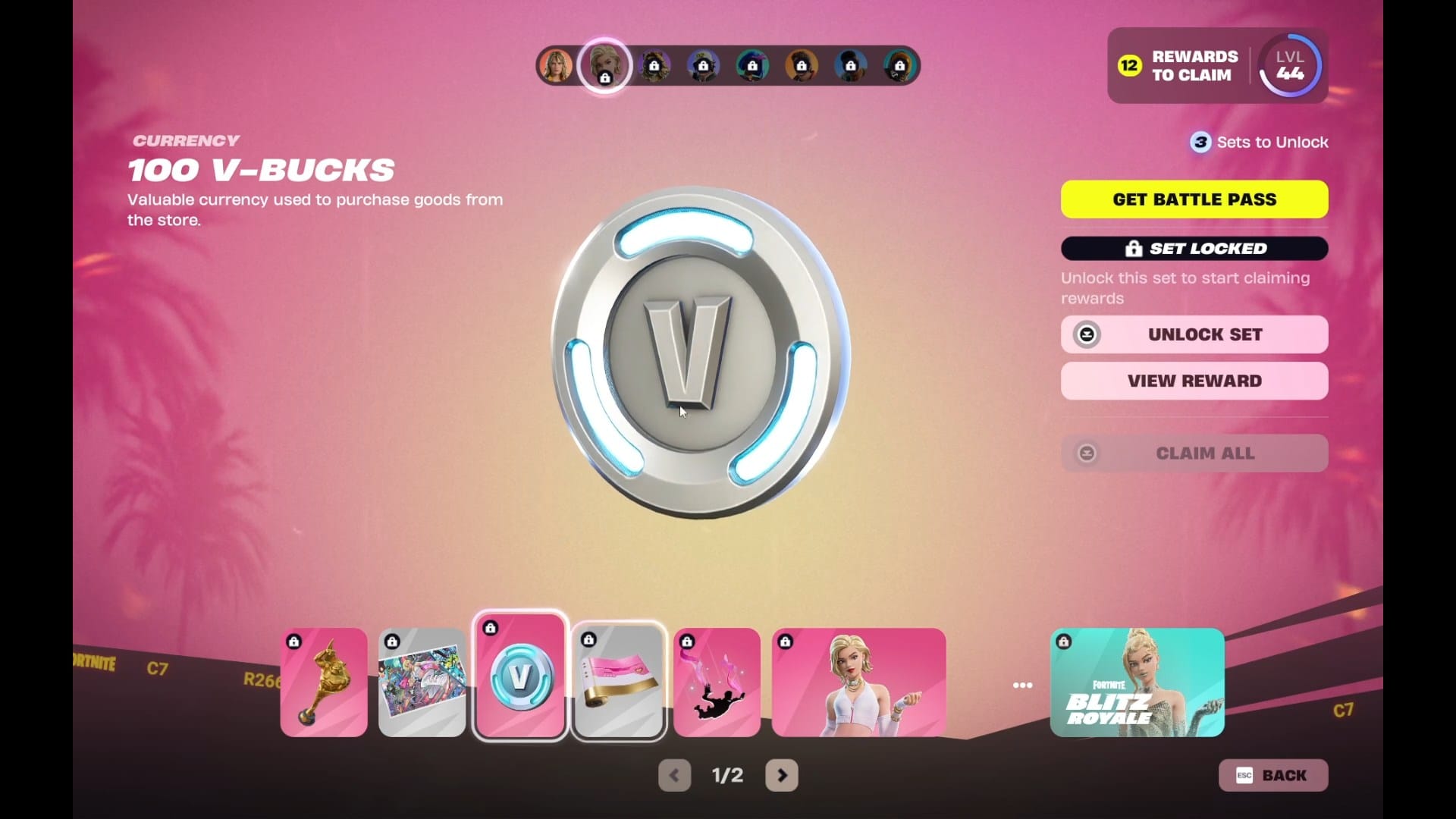Select the 100 V-Bucks reward tile
This screenshot has width=1456, height=819.
point(520,676)
